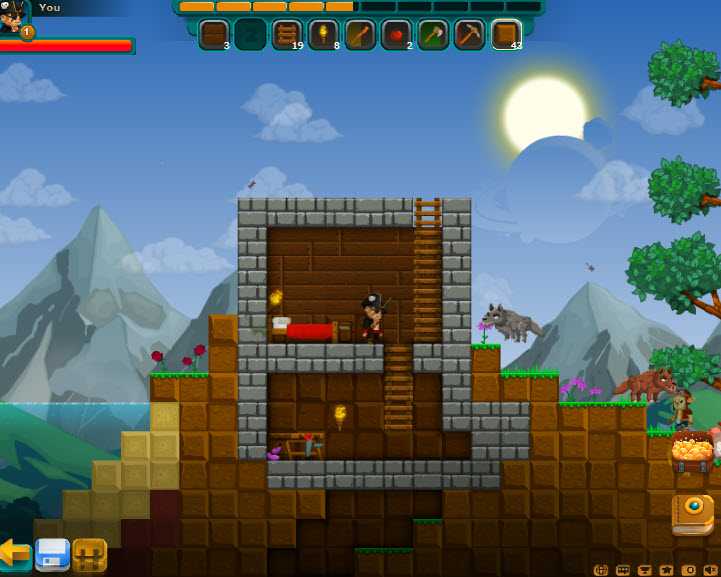Click the globe icon in the bottom bar
721x577 pixels.
click(x=601, y=569)
